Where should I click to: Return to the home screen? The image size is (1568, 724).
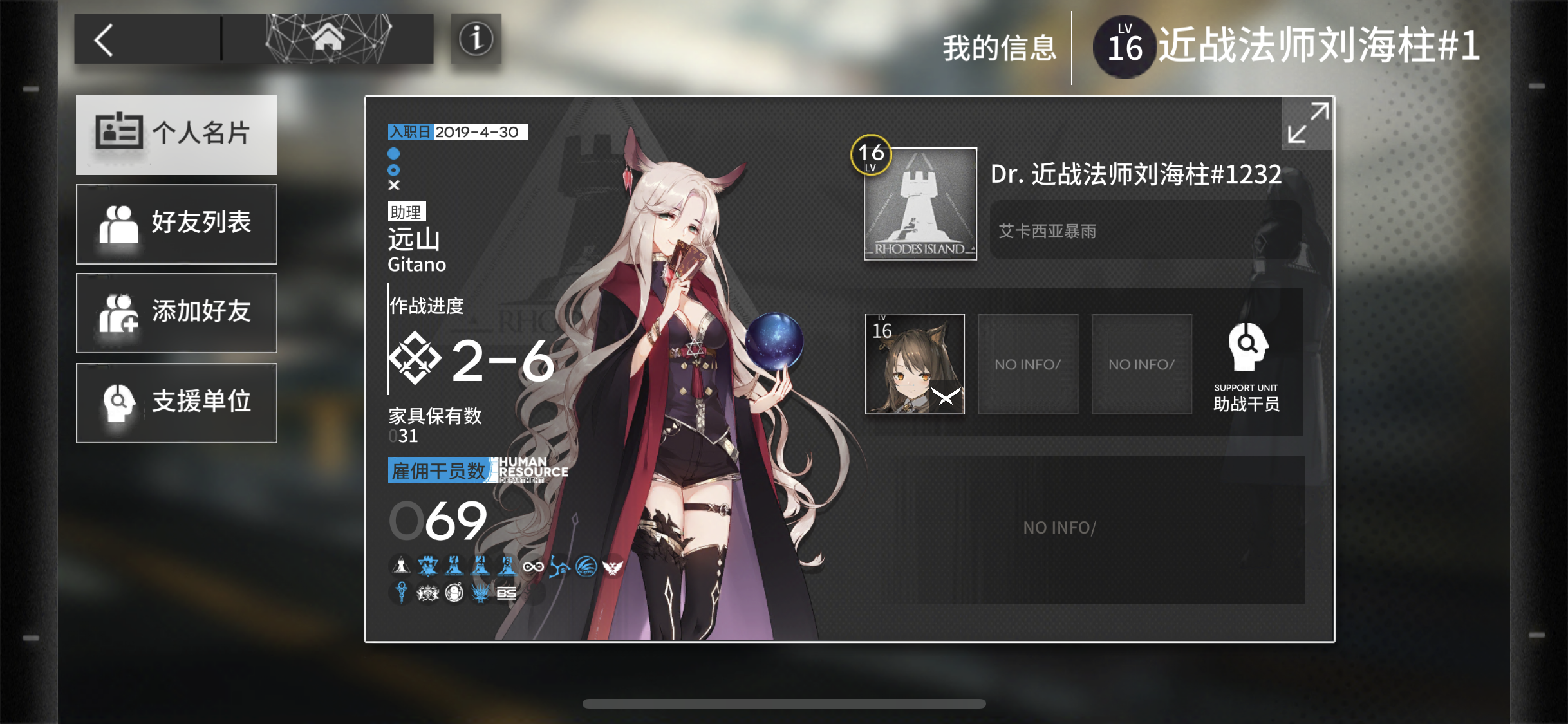coord(328,39)
